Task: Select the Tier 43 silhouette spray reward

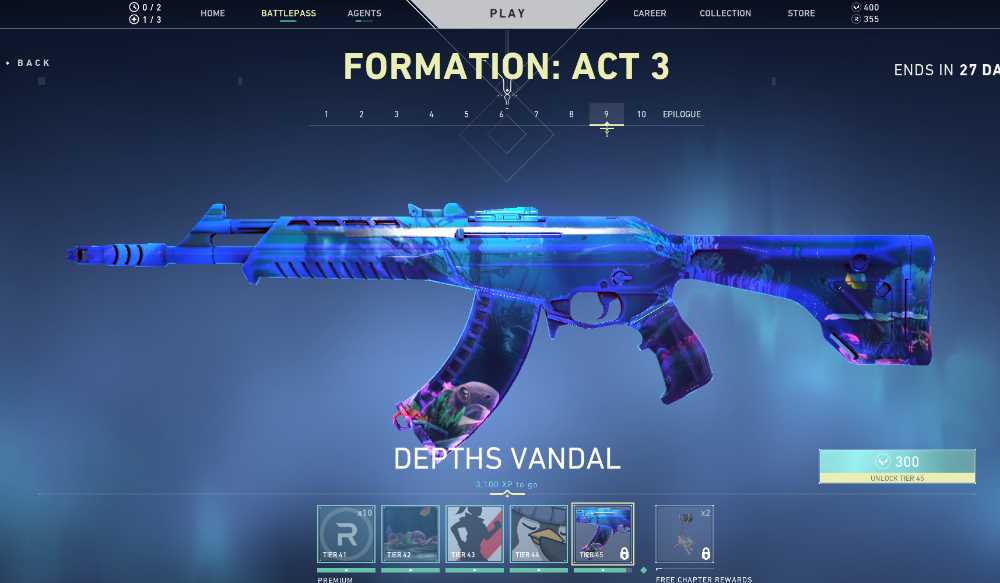Action: coord(474,534)
